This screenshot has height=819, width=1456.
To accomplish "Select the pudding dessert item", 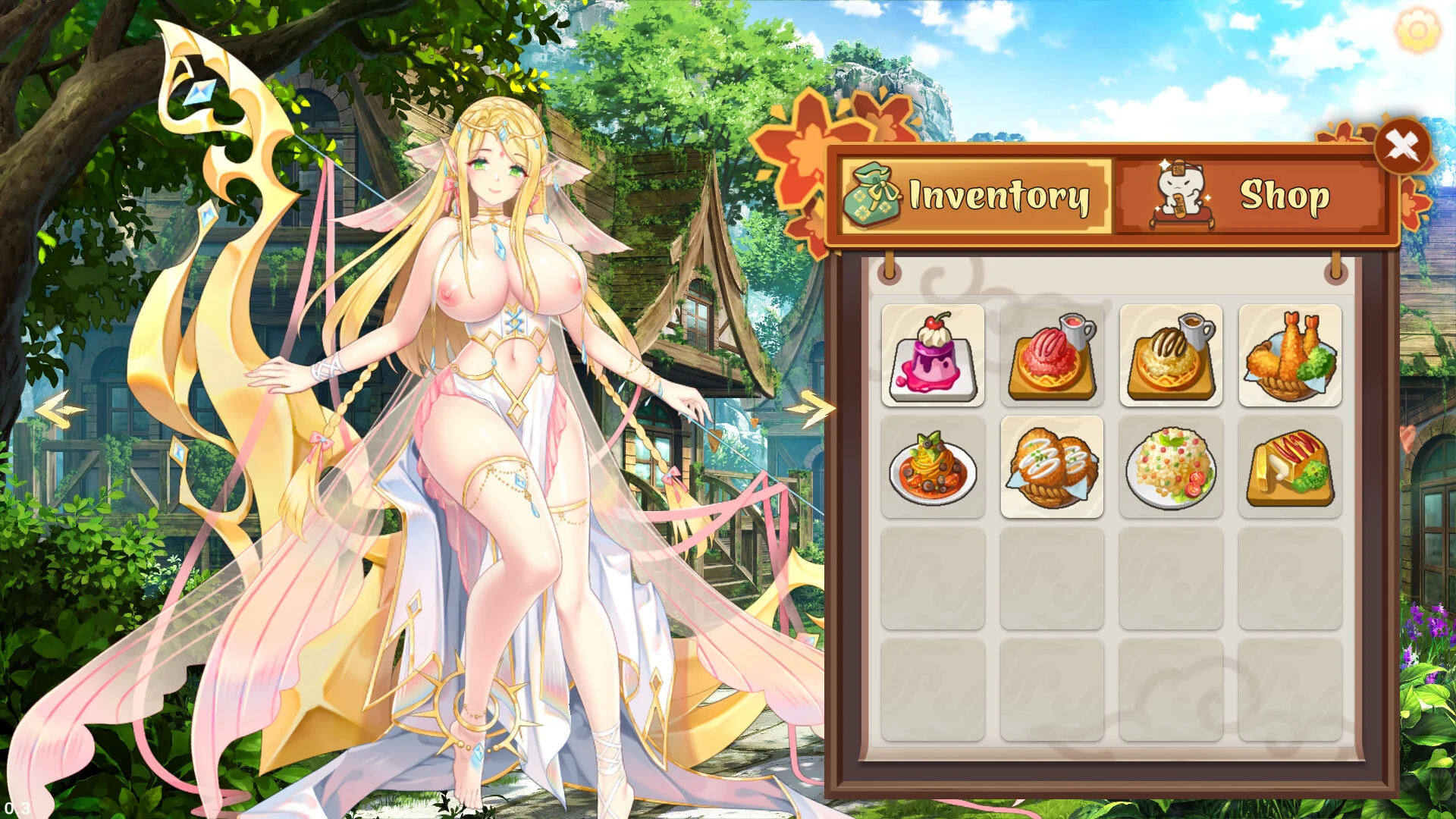I will click(x=933, y=355).
